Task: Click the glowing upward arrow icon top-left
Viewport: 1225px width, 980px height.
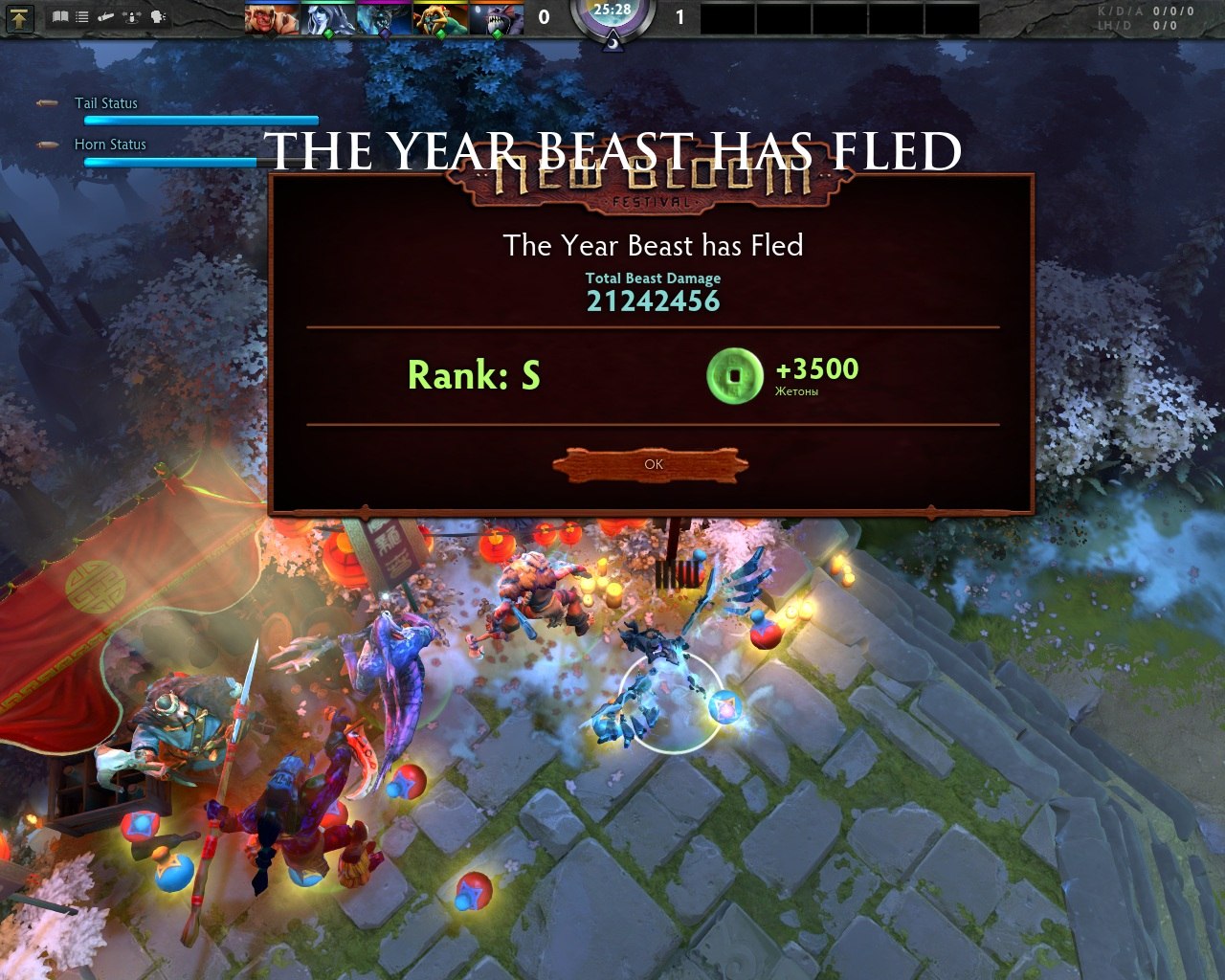Action: [19, 16]
